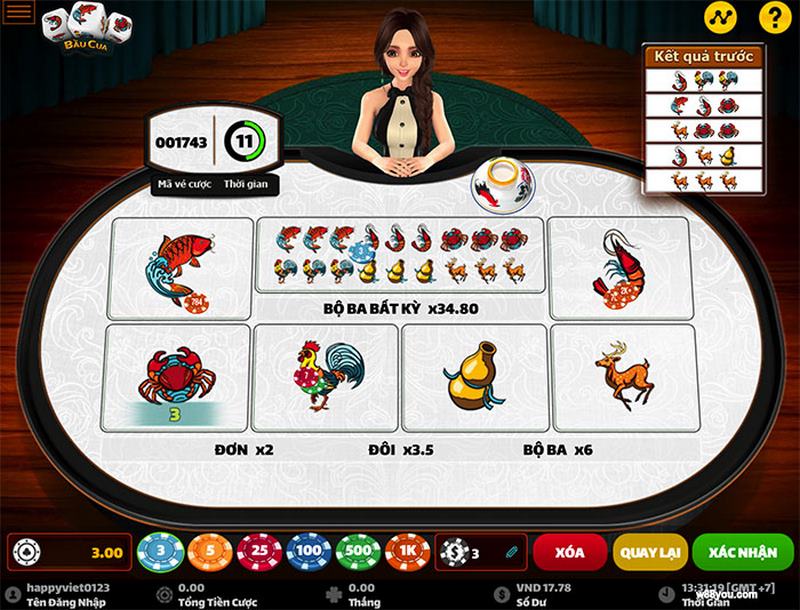This screenshot has height=610, width=800.
Task: Select the blue 100 chip
Action: (309, 551)
